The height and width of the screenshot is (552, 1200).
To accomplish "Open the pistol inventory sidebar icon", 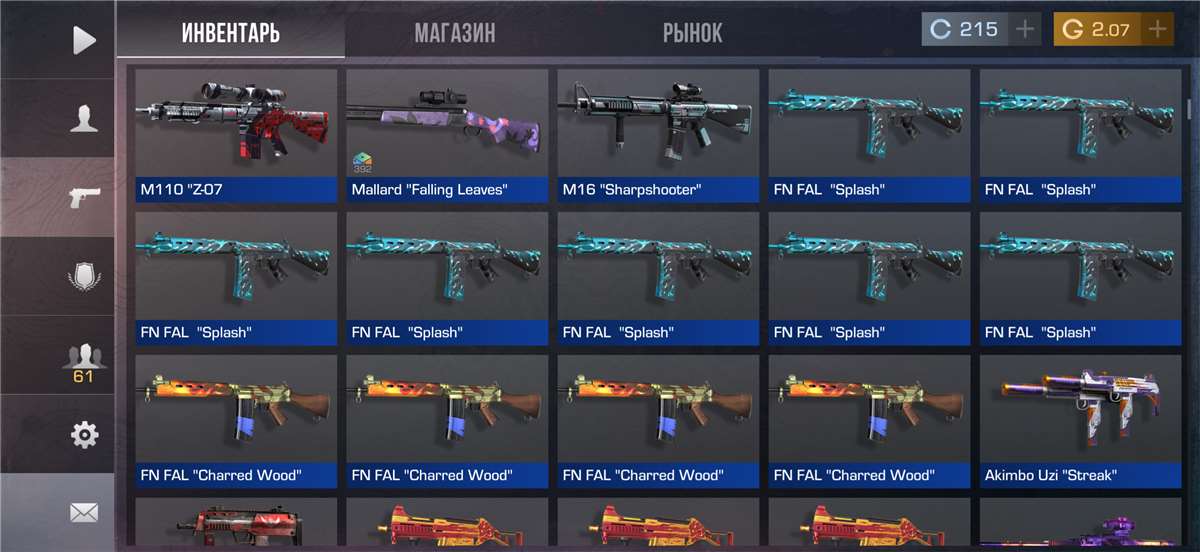I will pos(85,197).
